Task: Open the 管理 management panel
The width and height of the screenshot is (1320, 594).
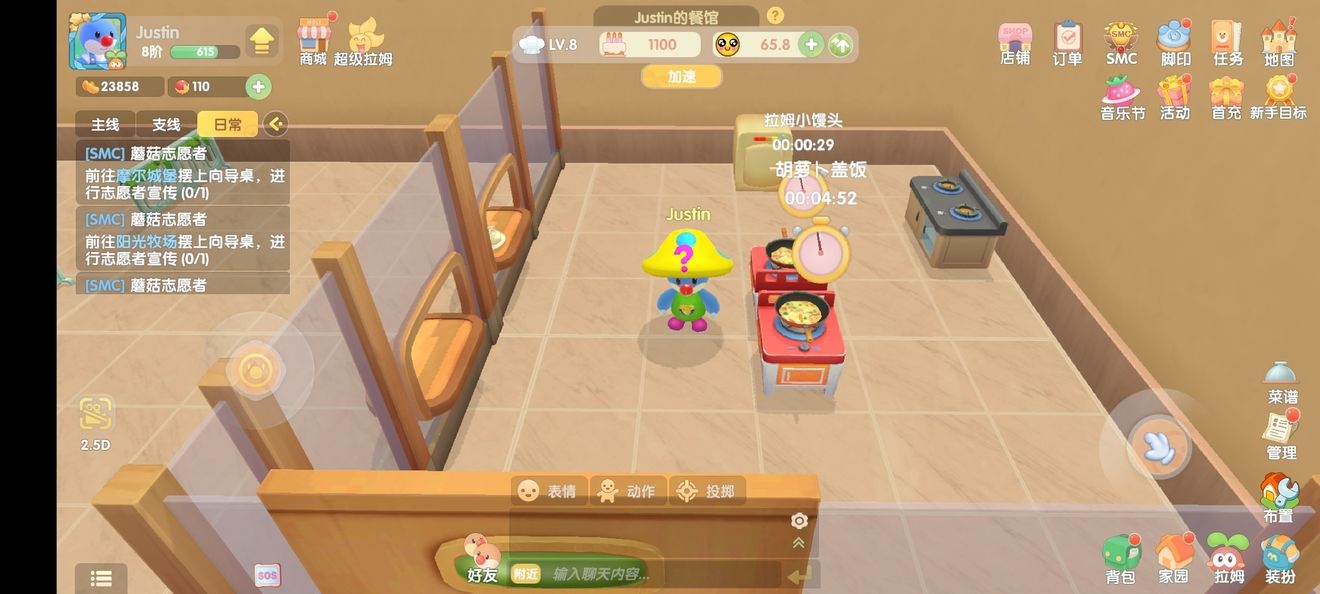Action: [x=1281, y=434]
